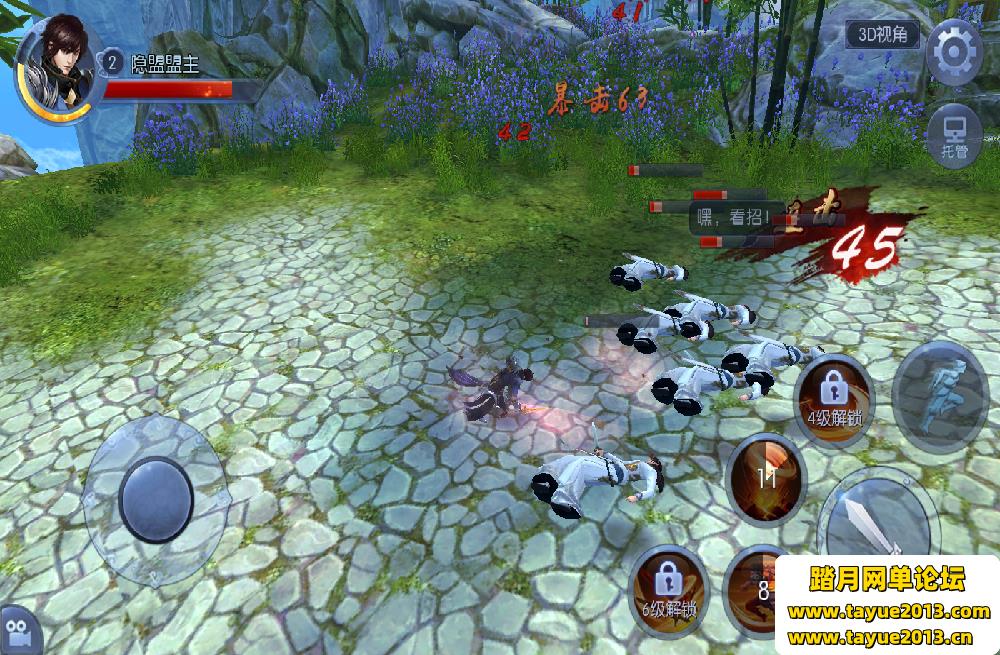Screen dimensions: 1000x655
Task: Open settings with the gear icon
Action: pyautogui.click(x=952, y=48)
